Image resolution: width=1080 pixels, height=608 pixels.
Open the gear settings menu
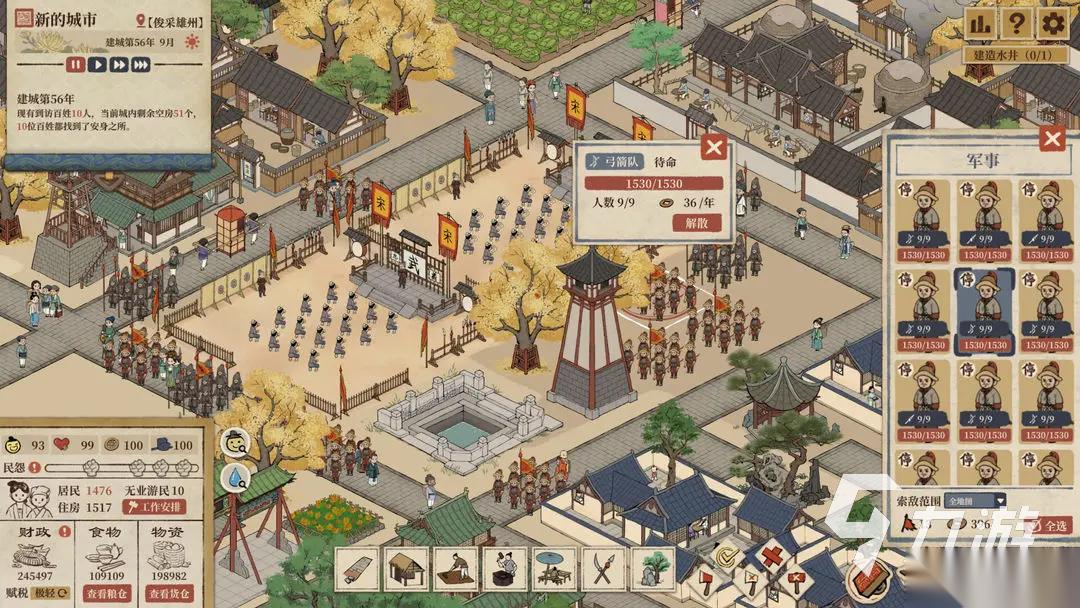tap(1052, 23)
